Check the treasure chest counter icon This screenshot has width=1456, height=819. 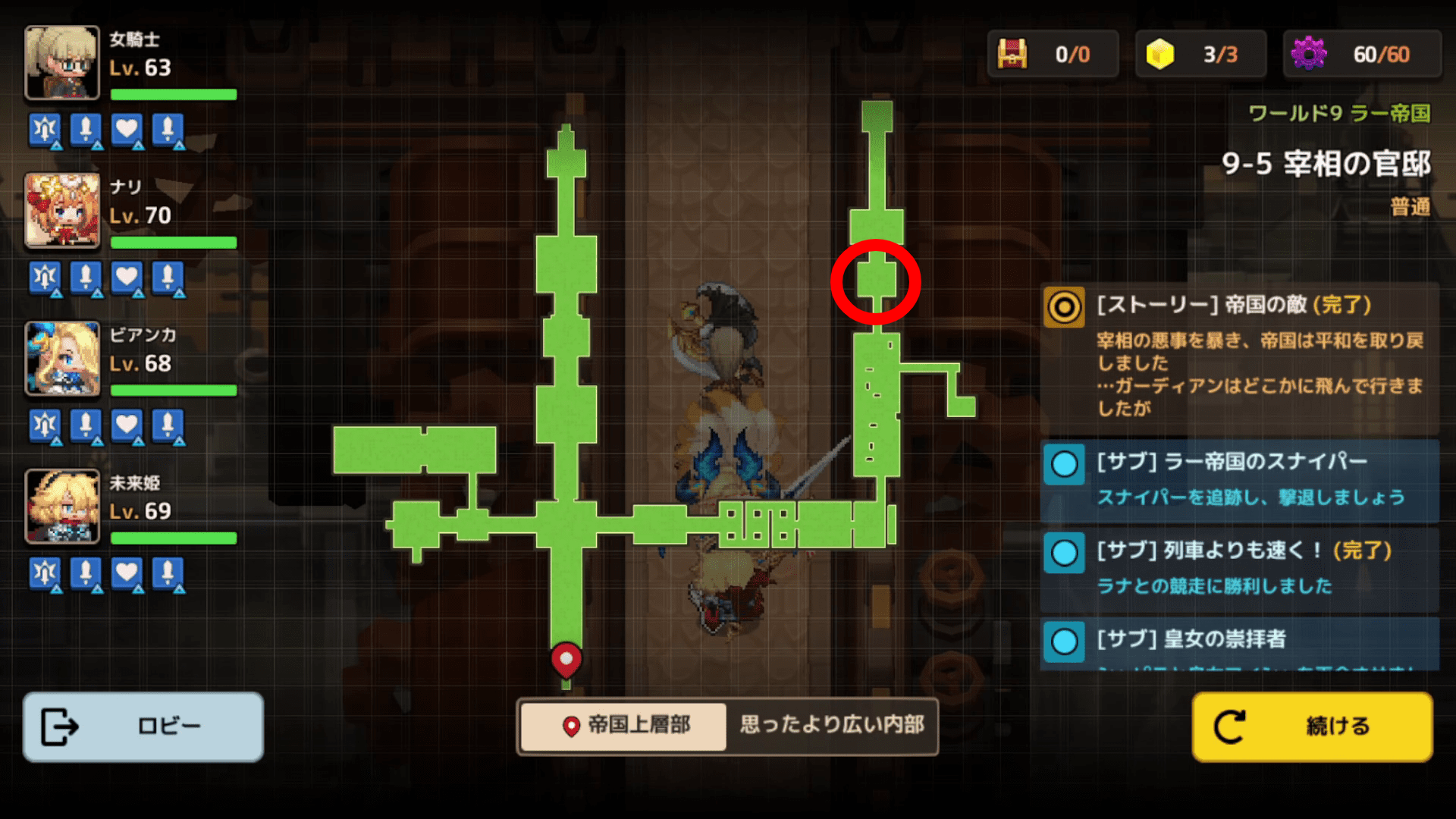coord(1012,54)
